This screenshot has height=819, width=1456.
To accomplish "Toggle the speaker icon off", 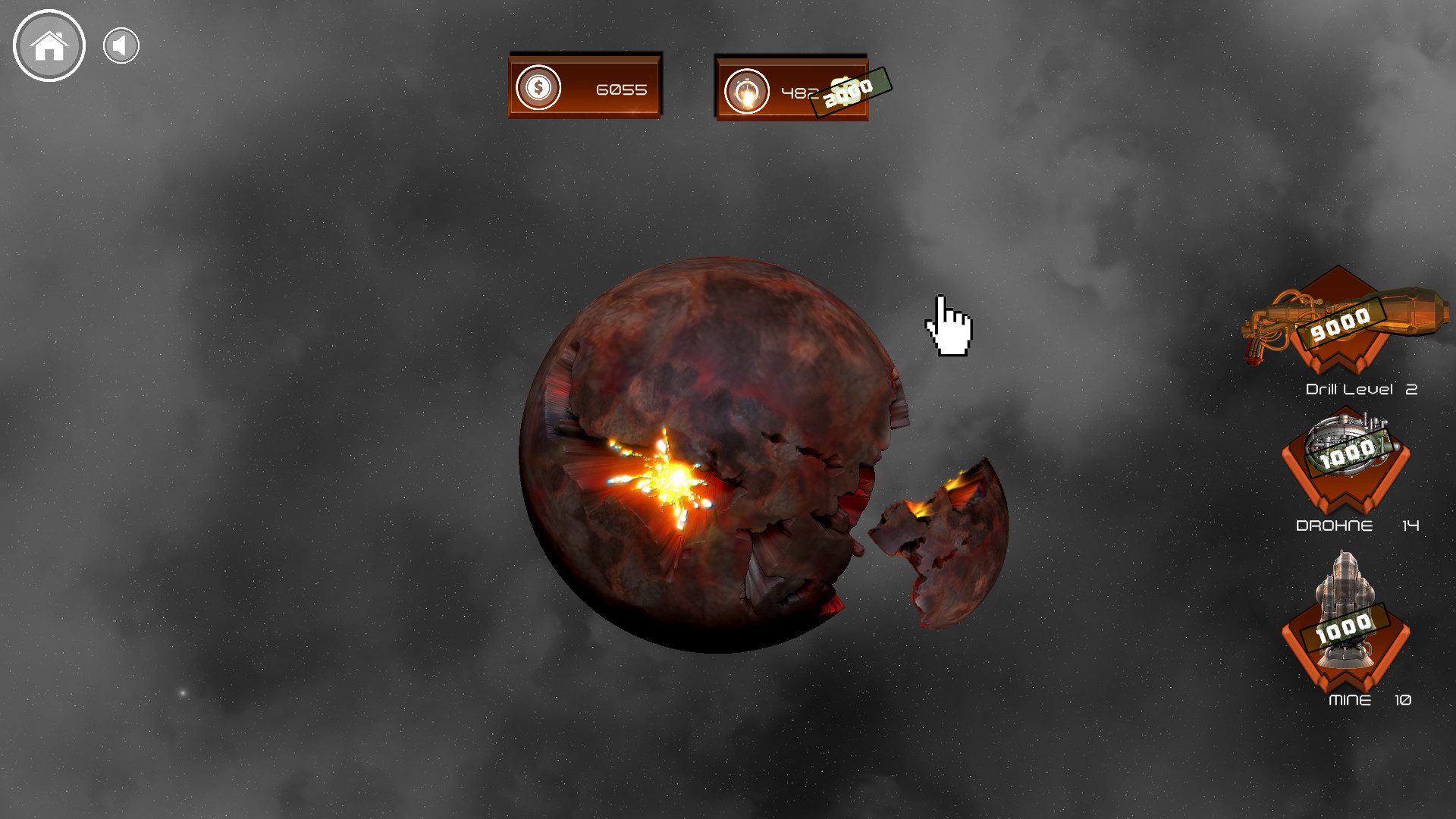I will click(121, 45).
